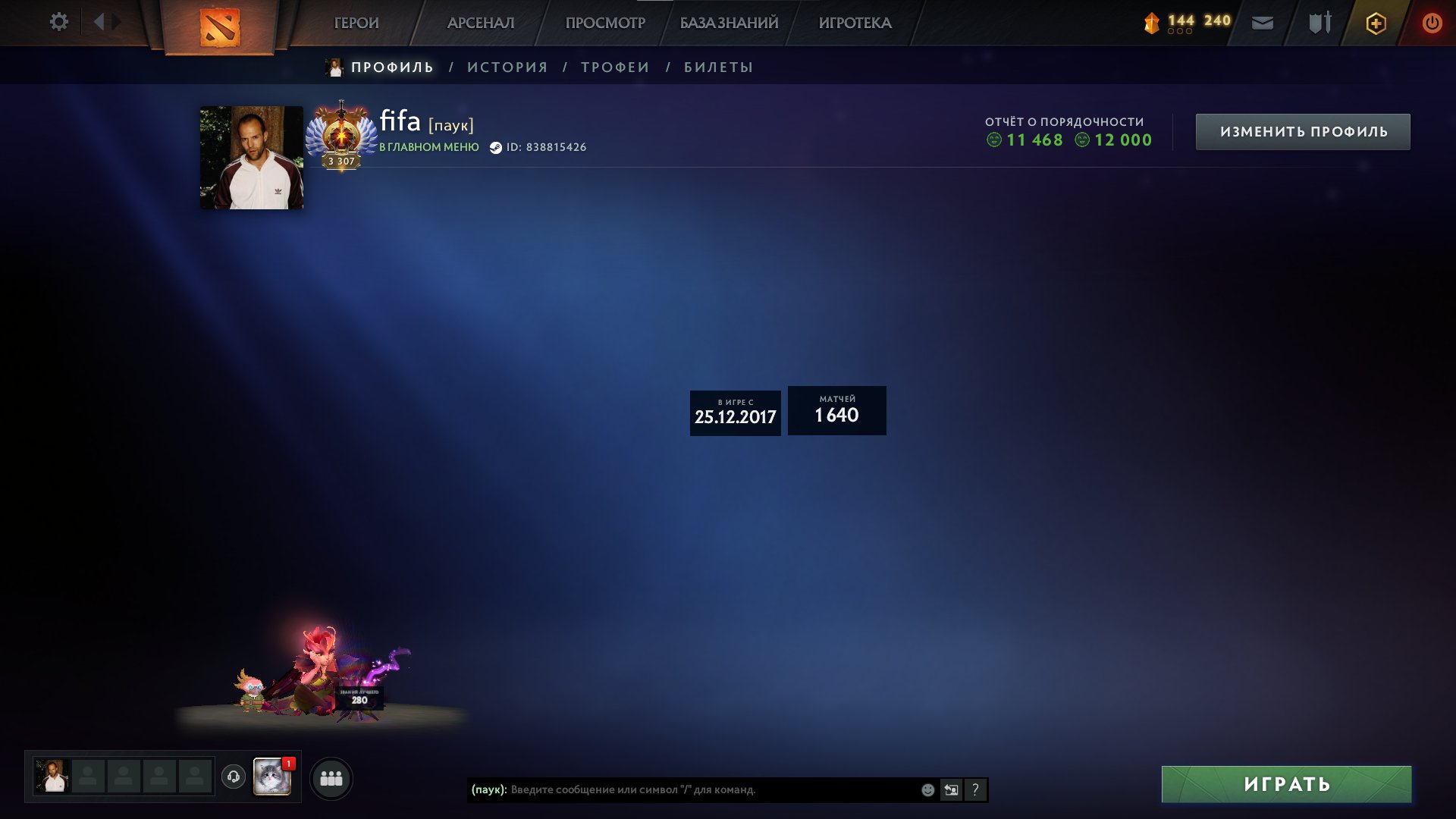
Task: Open the emoticon smiley in the chat bar
Action: [927, 789]
